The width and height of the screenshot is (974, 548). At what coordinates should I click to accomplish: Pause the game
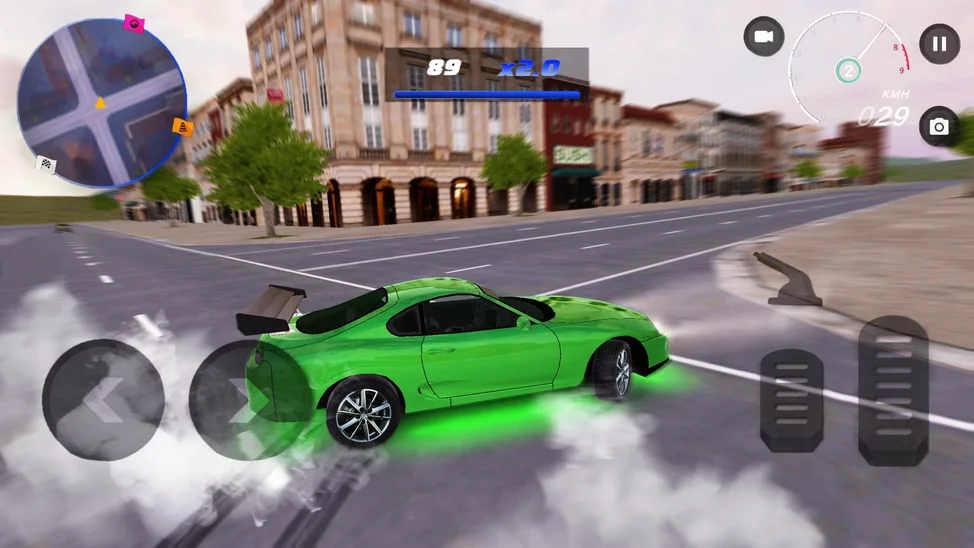click(x=939, y=44)
